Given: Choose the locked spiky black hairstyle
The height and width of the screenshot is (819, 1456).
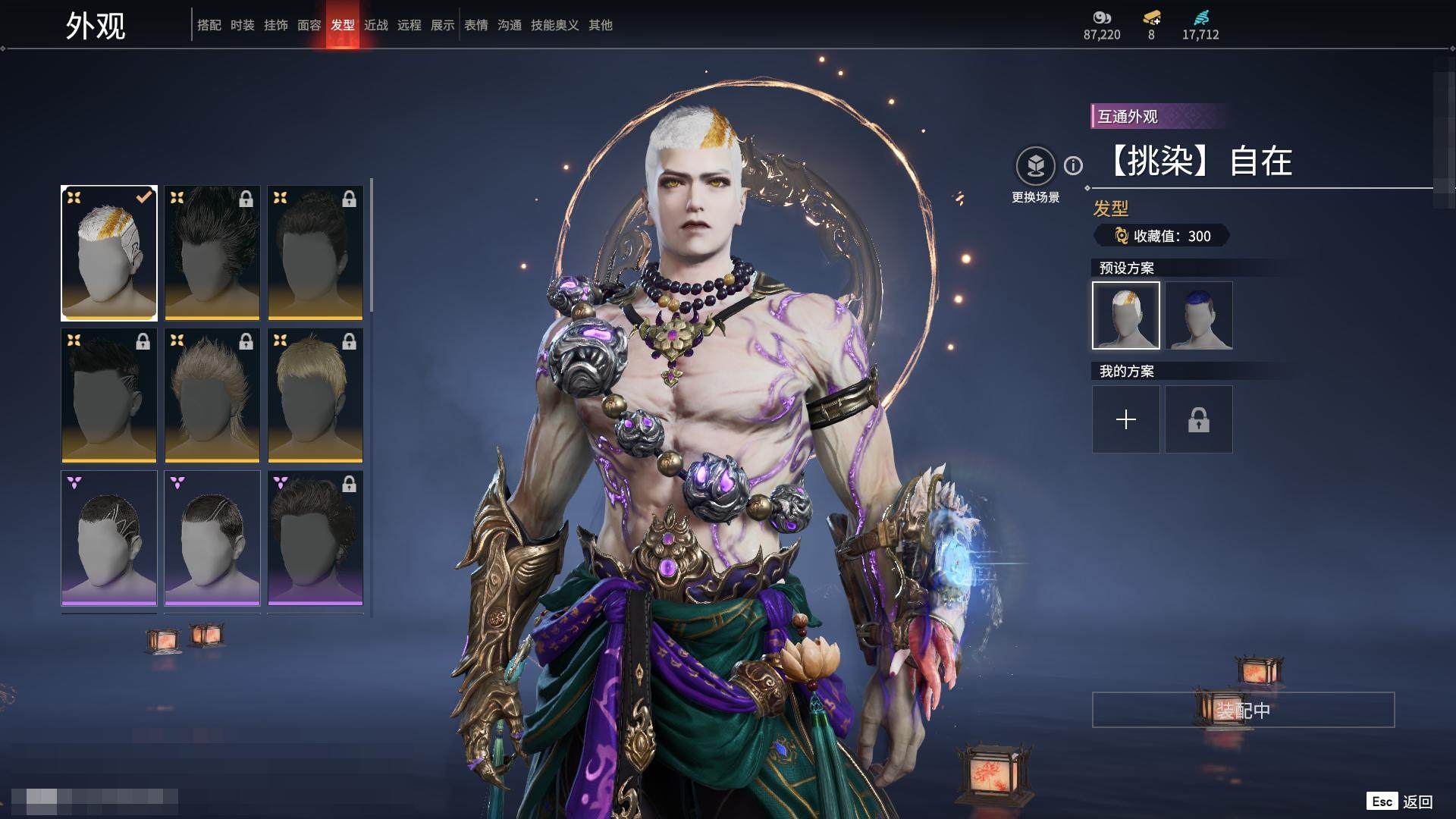Looking at the screenshot, I should [x=212, y=253].
